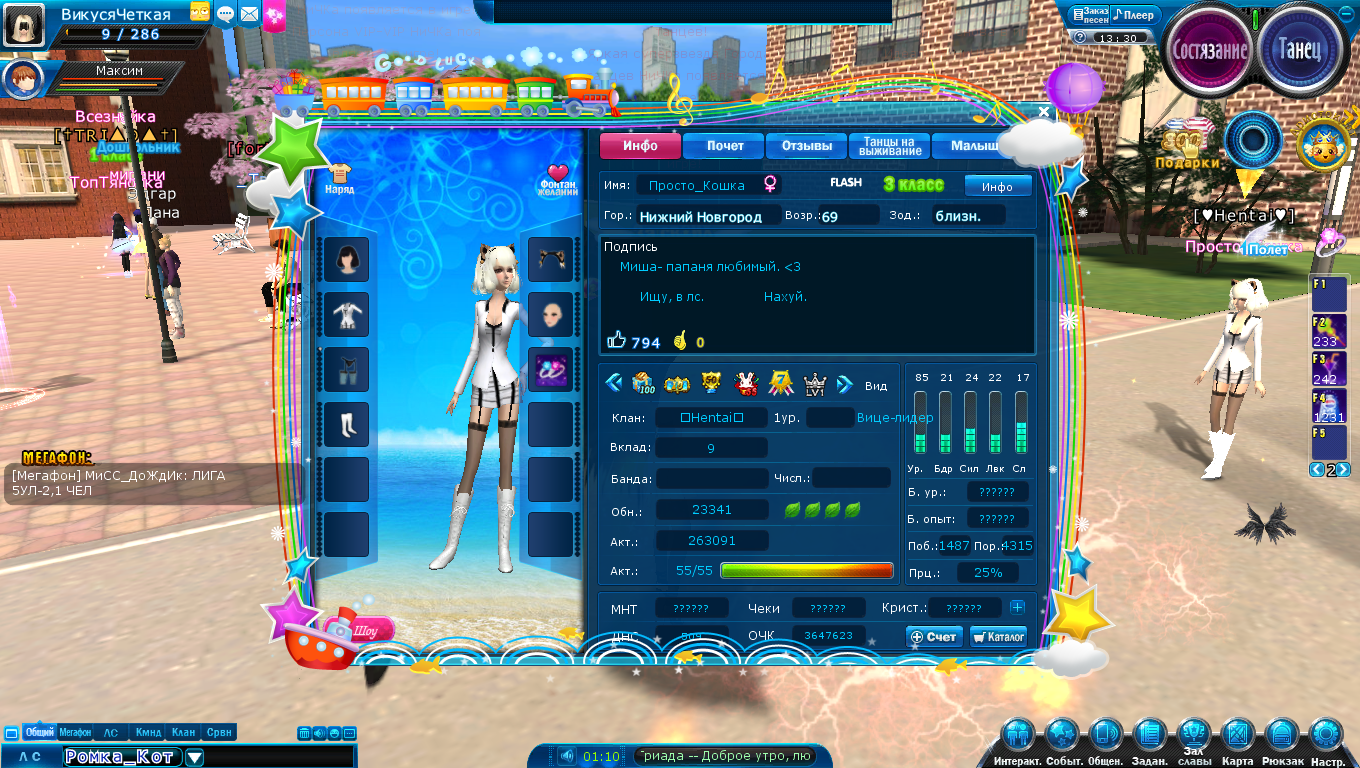Open Настр. settings gear
Screen dimensions: 1360x768
[x=1327, y=740]
